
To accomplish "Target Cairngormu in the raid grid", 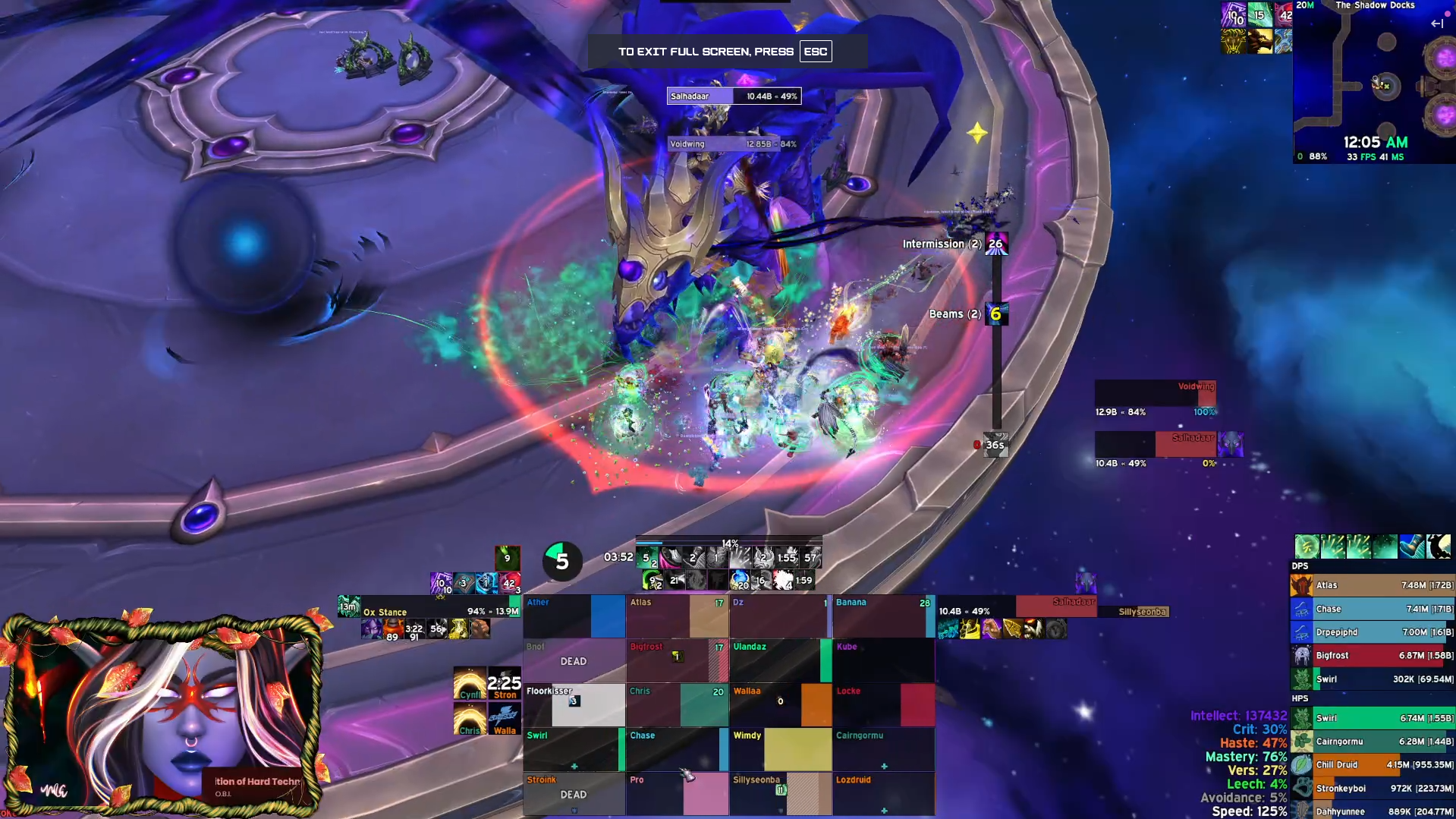I will click(884, 749).
